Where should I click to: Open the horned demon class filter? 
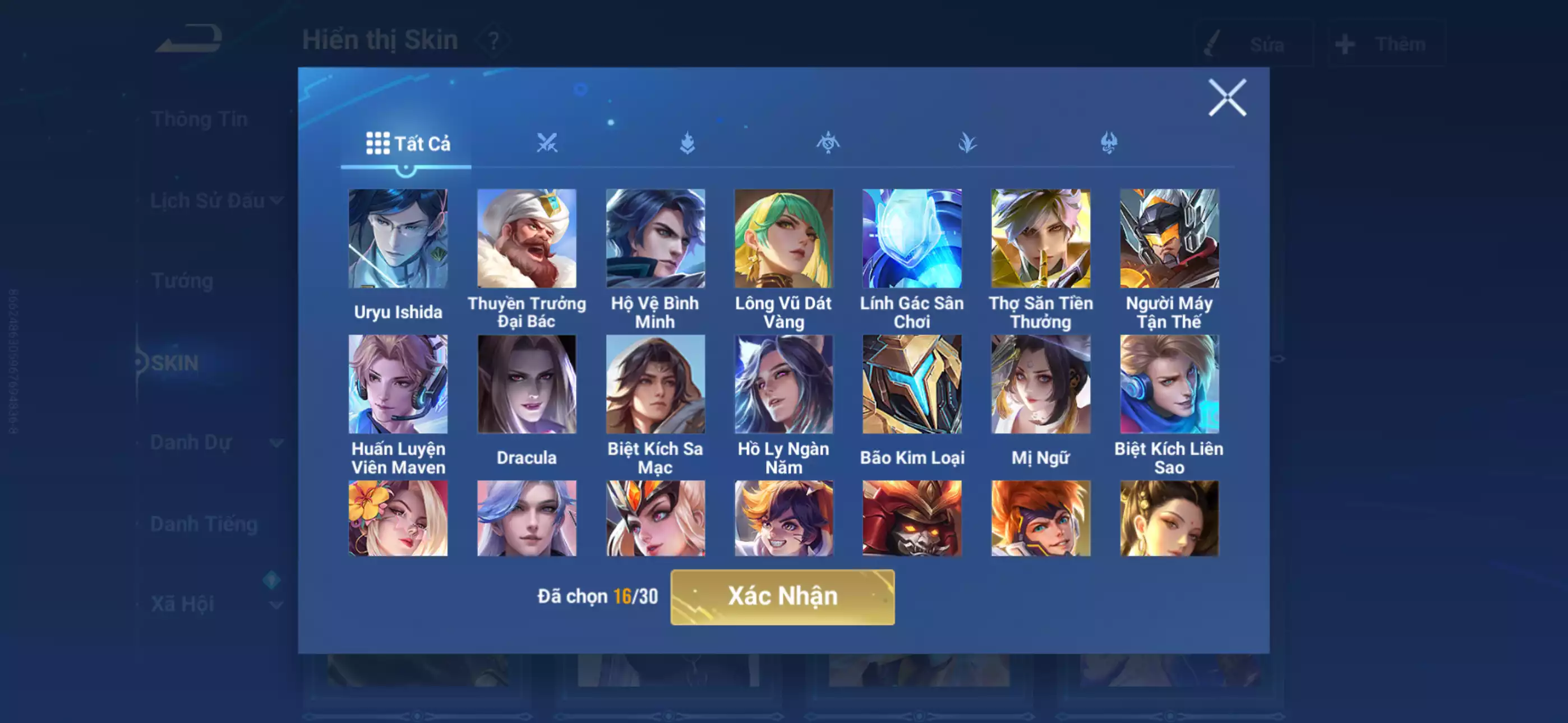pos(1109,142)
